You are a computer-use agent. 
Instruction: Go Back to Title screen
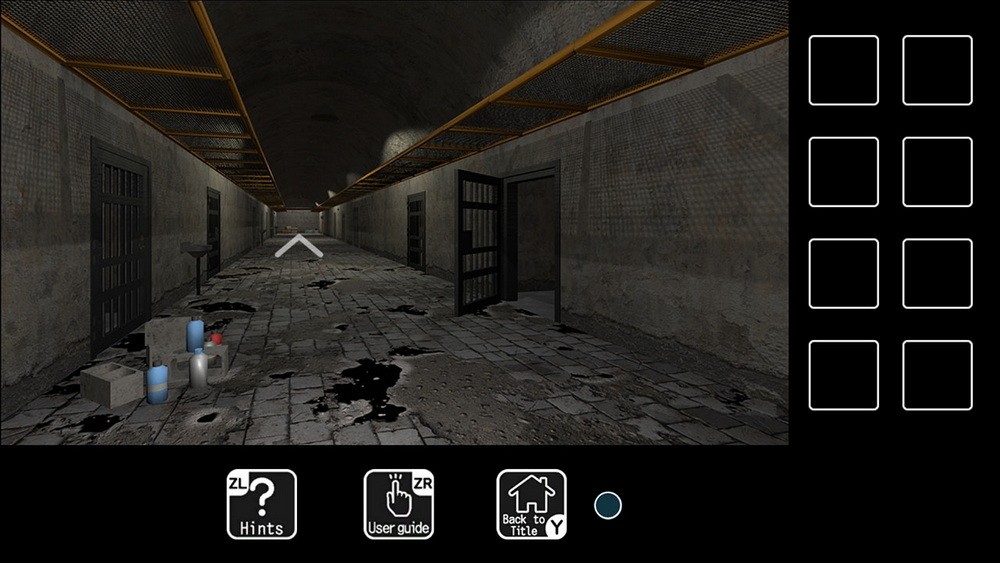(532, 504)
